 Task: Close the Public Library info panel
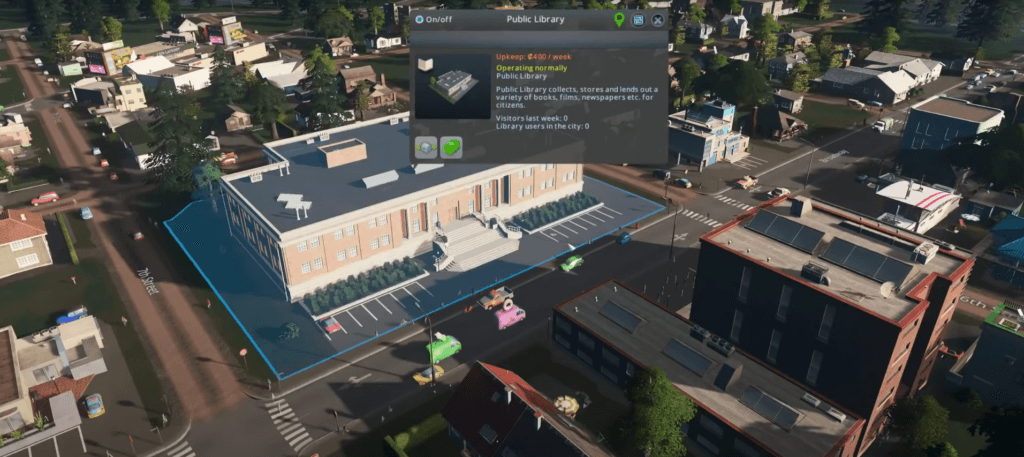click(657, 19)
